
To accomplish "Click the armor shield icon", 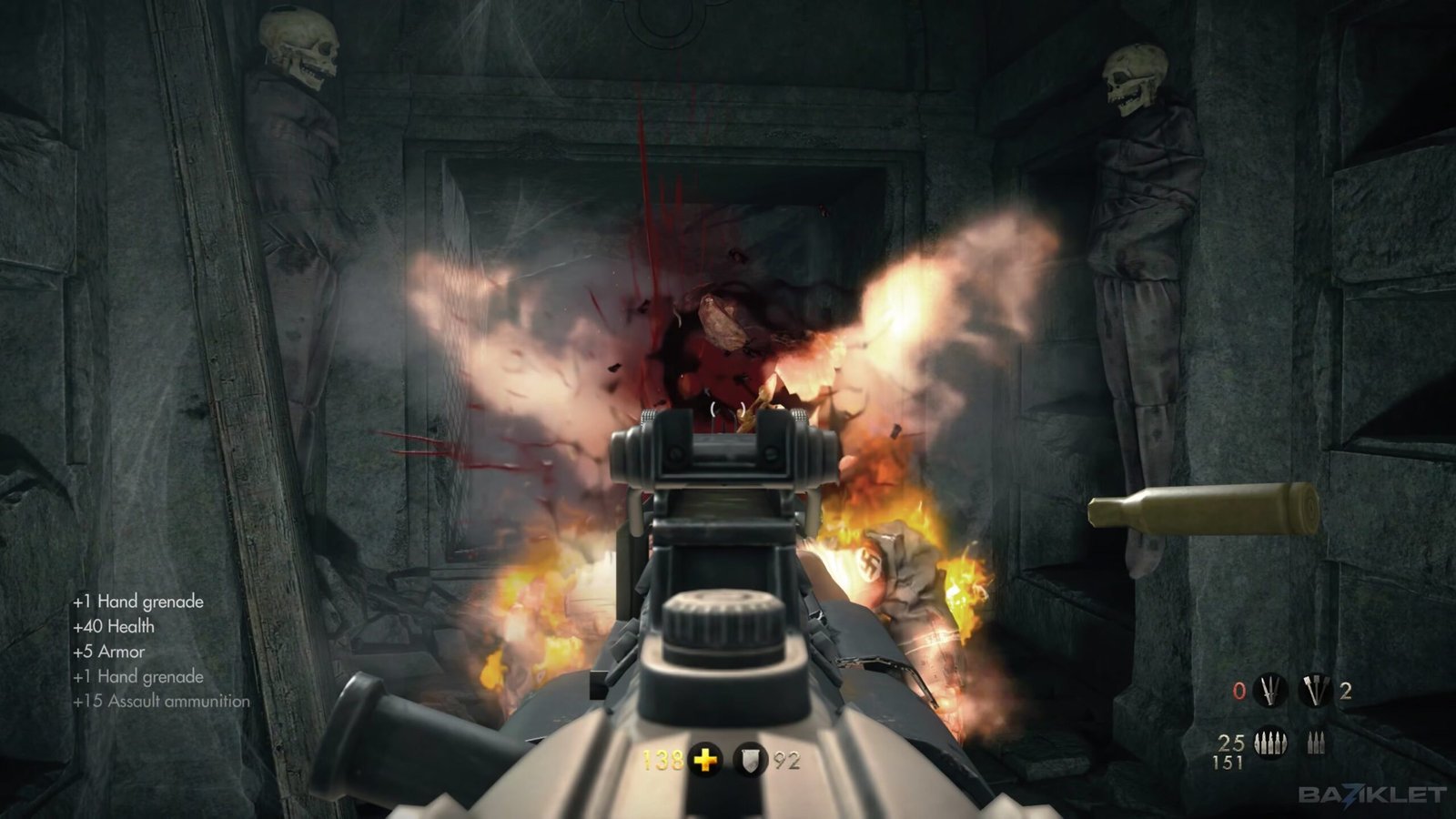I will coord(748,758).
